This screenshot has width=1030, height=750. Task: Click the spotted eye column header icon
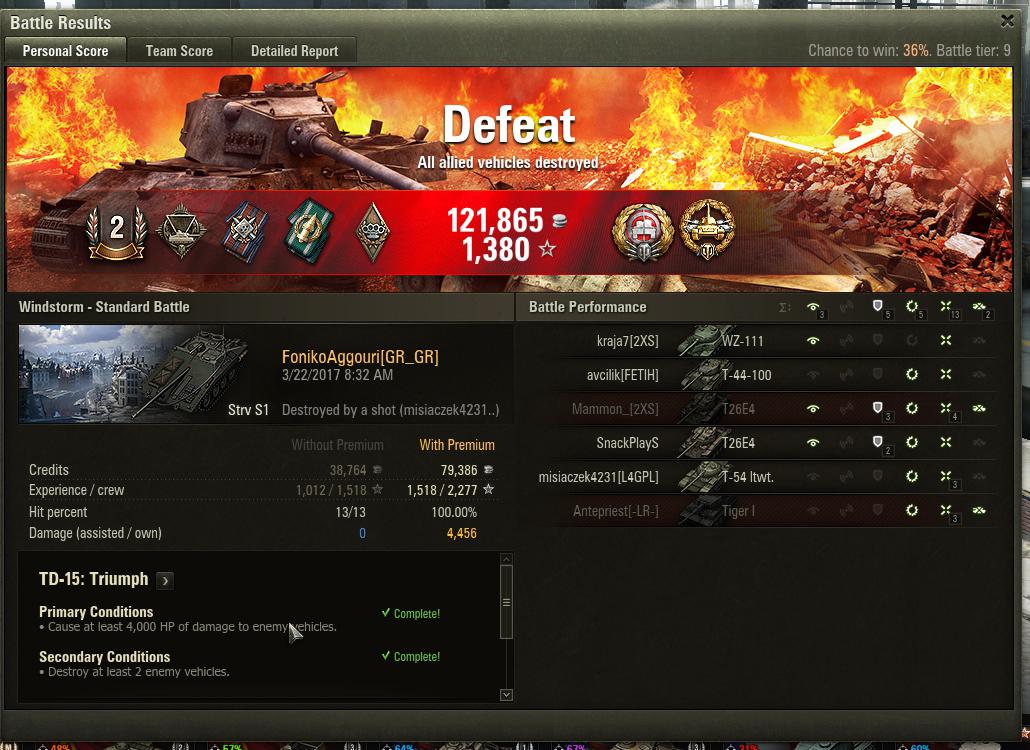pos(813,307)
